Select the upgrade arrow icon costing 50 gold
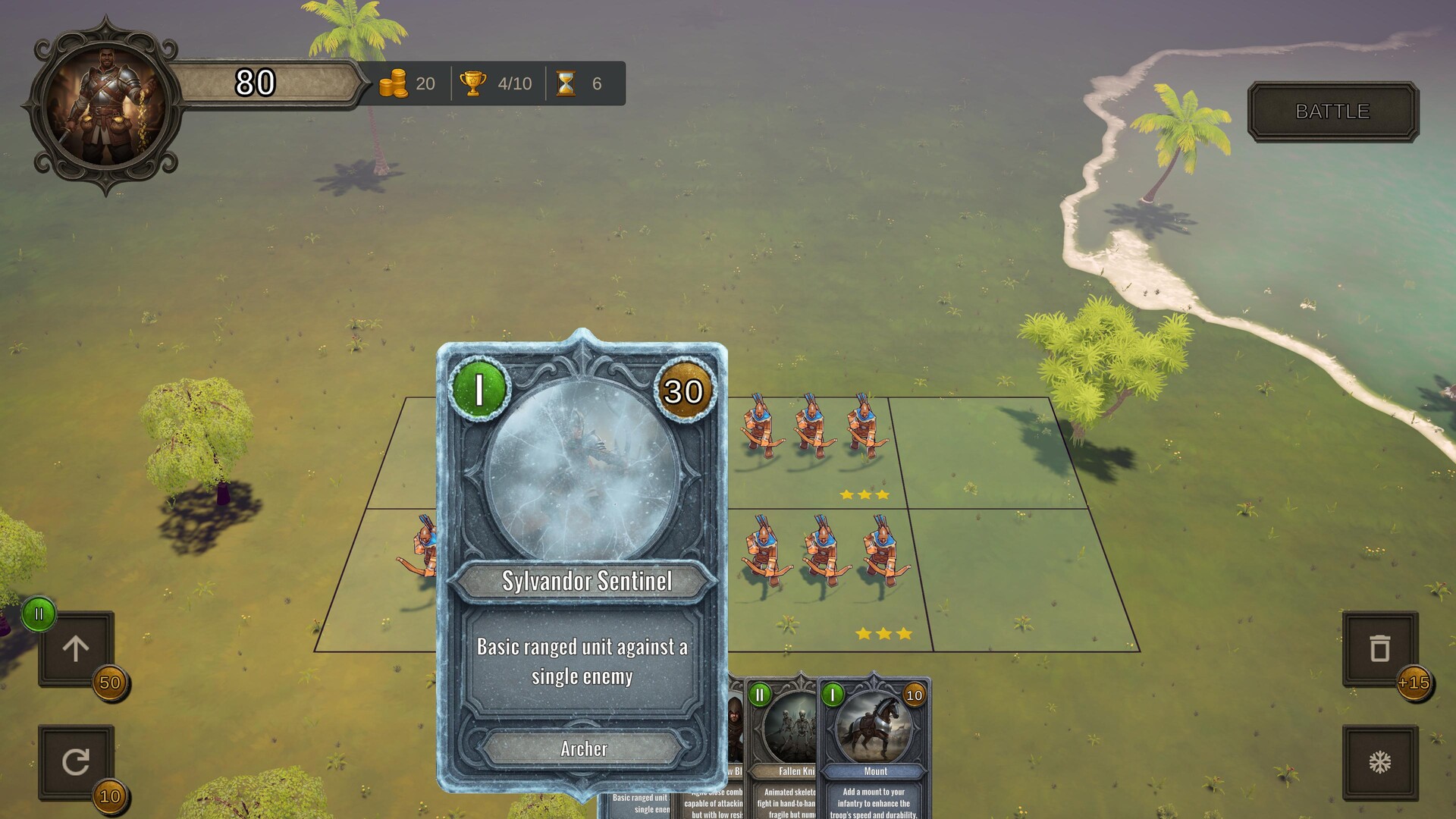This screenshot has height=819, width=1456. click(x=76, y=648)
